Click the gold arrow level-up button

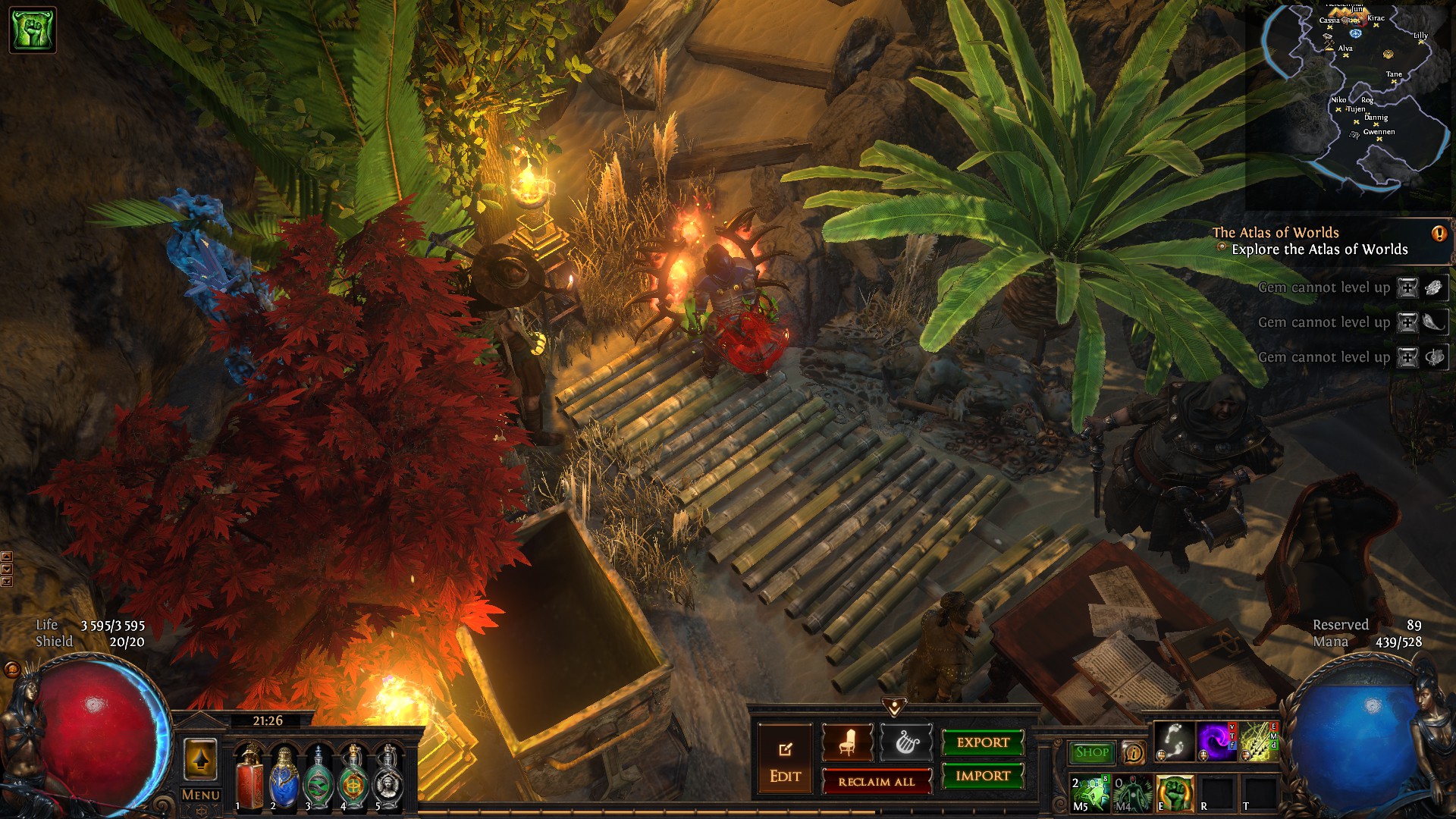[x=200, y=760]
